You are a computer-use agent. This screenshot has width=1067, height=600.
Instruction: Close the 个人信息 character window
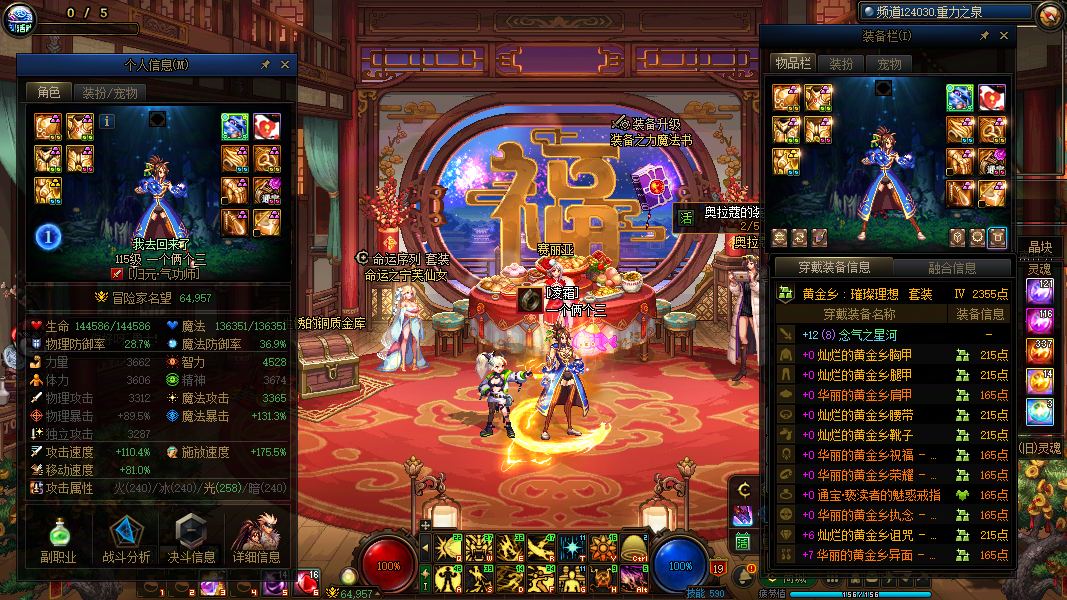point(285,64)
